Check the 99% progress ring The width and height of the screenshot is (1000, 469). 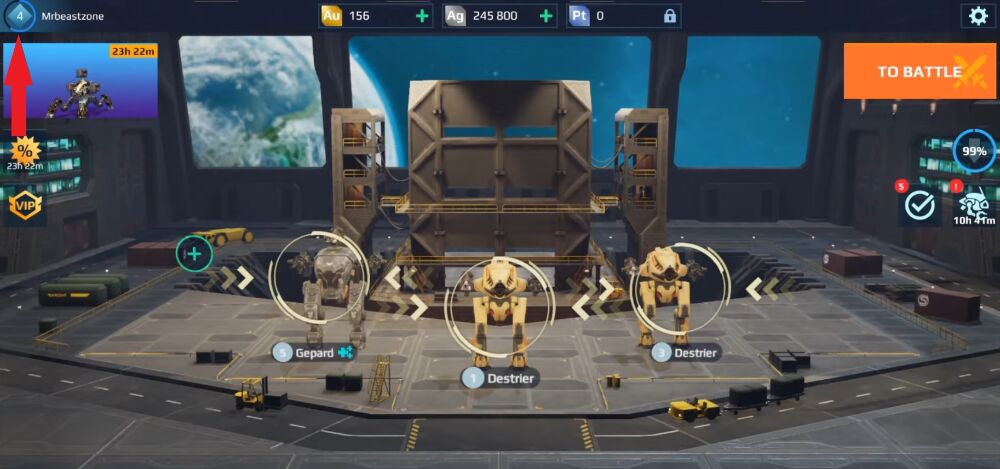973,151
